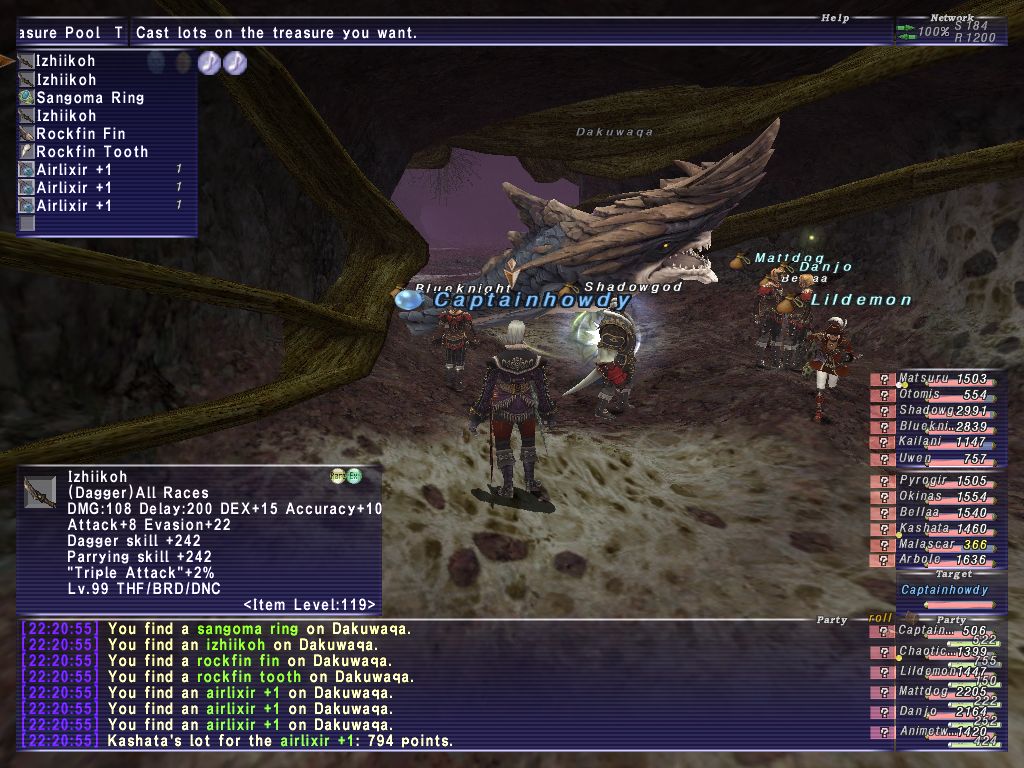
Task: Pick Arbole from the alliance roster
Action: tap(929, 560)
